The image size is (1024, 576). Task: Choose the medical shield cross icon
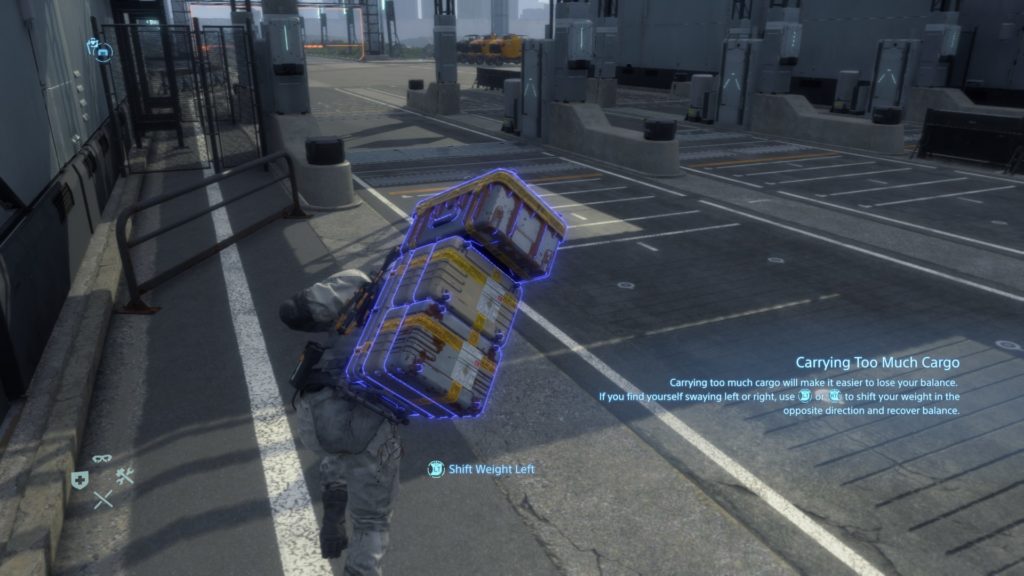[x=80, y=480]
